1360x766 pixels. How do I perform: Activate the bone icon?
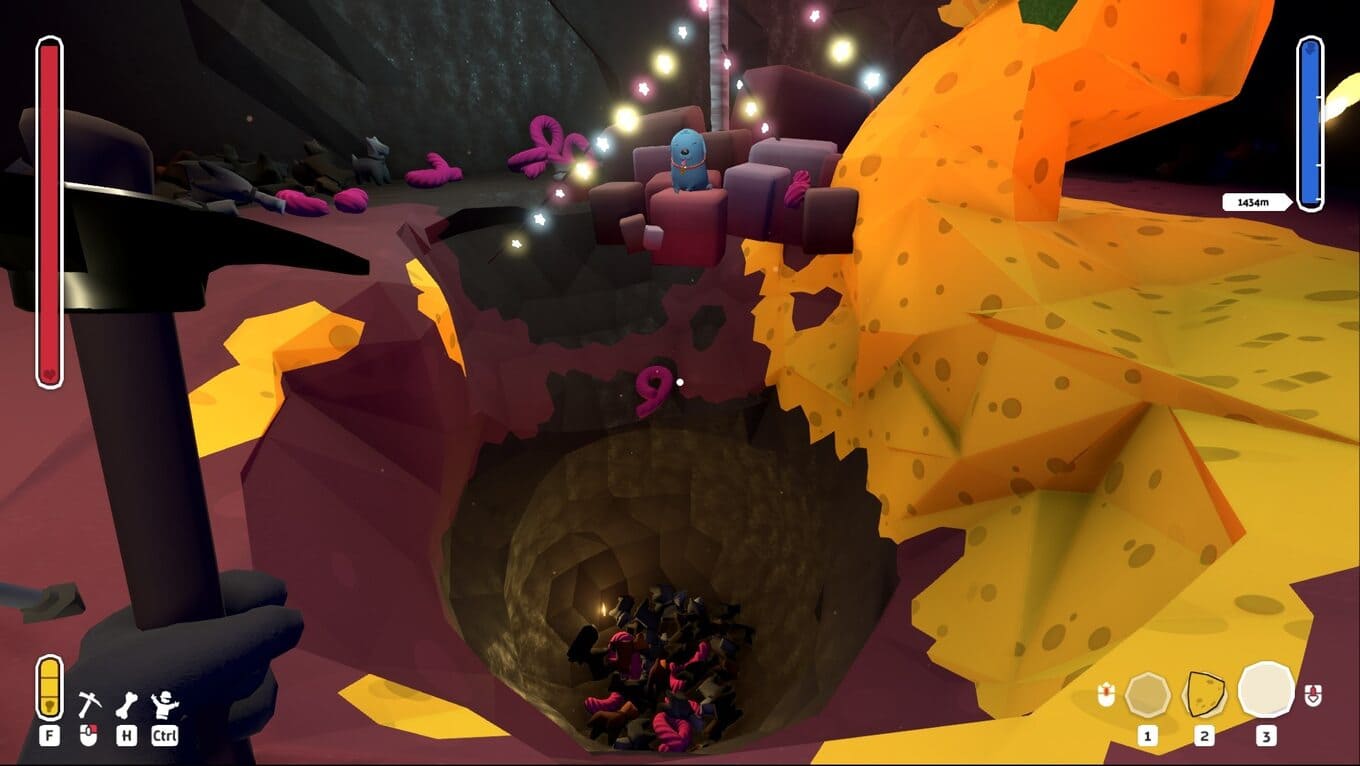[x=126, y=705]
